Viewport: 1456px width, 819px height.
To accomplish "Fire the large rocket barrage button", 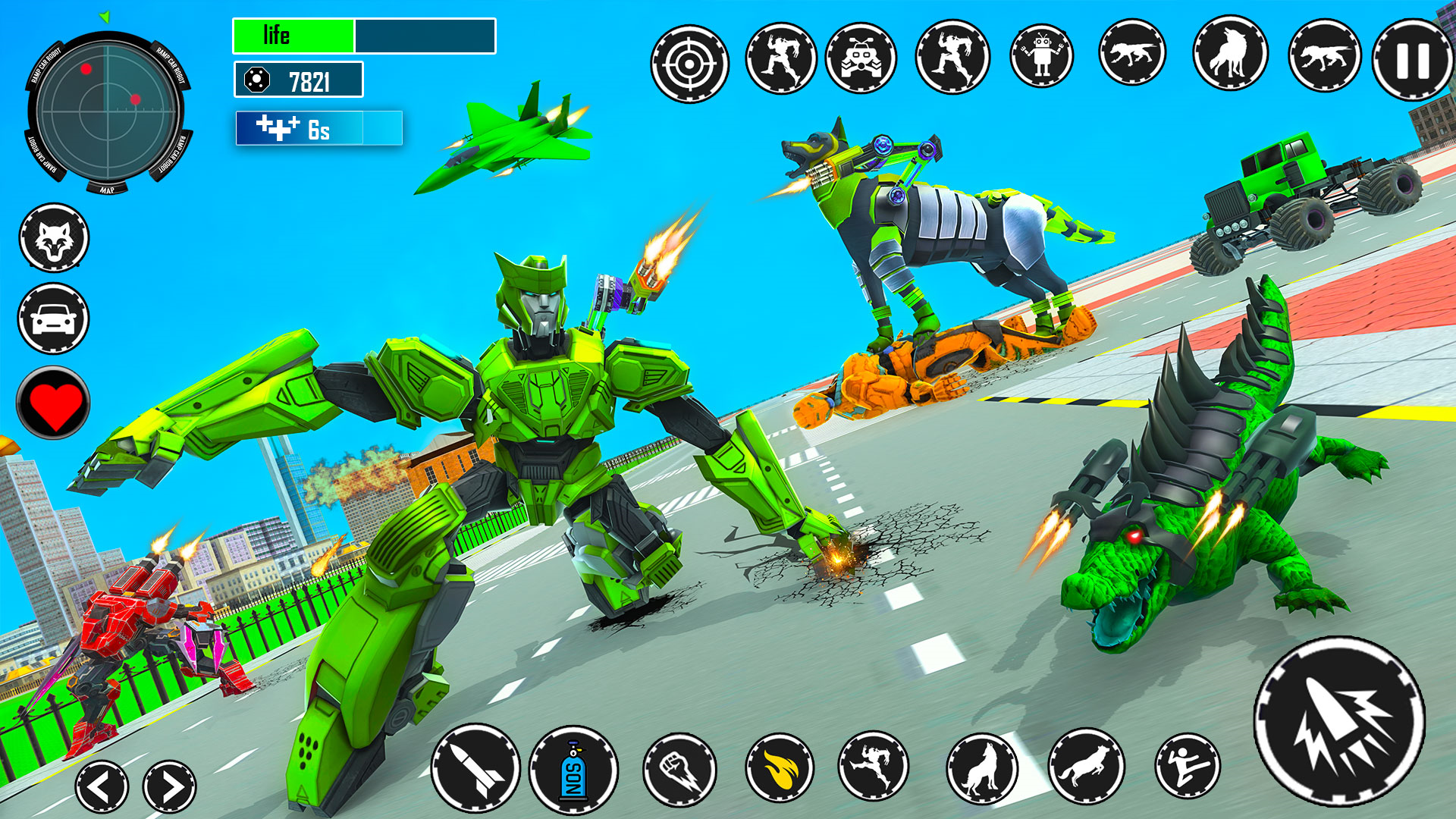I will 1339,721.
